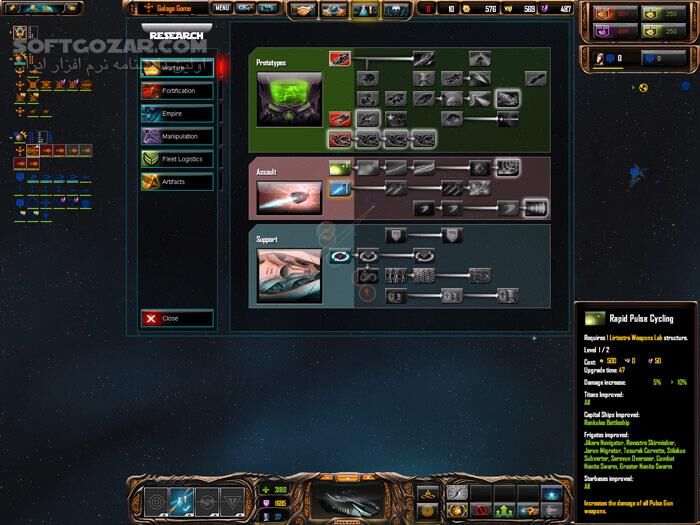700x525 pixels.
Task: Select the yellow-green Assault research icon
Action: tap(340, 168)
